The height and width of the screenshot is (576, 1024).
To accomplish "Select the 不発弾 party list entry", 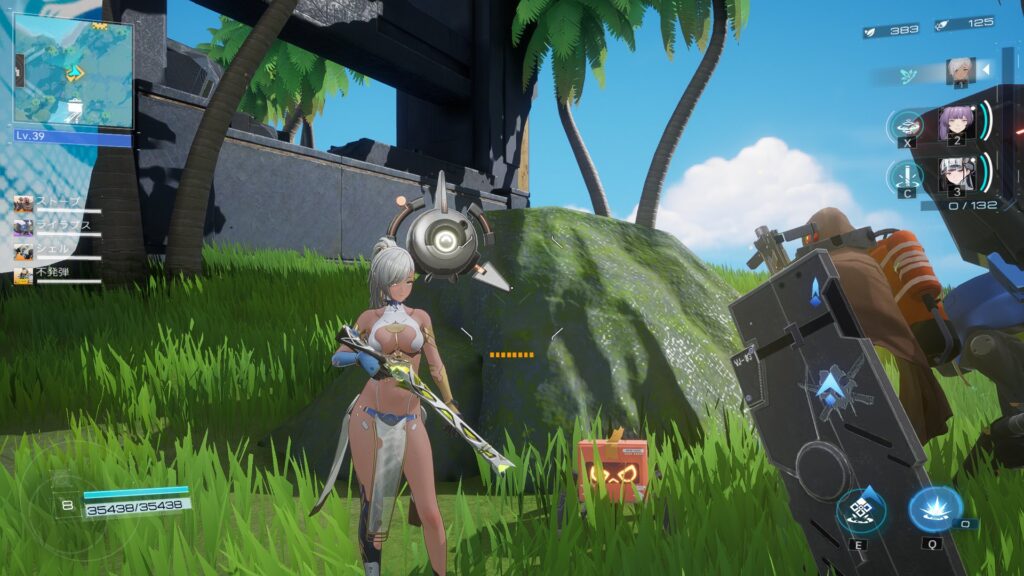I will coord(58,272).
